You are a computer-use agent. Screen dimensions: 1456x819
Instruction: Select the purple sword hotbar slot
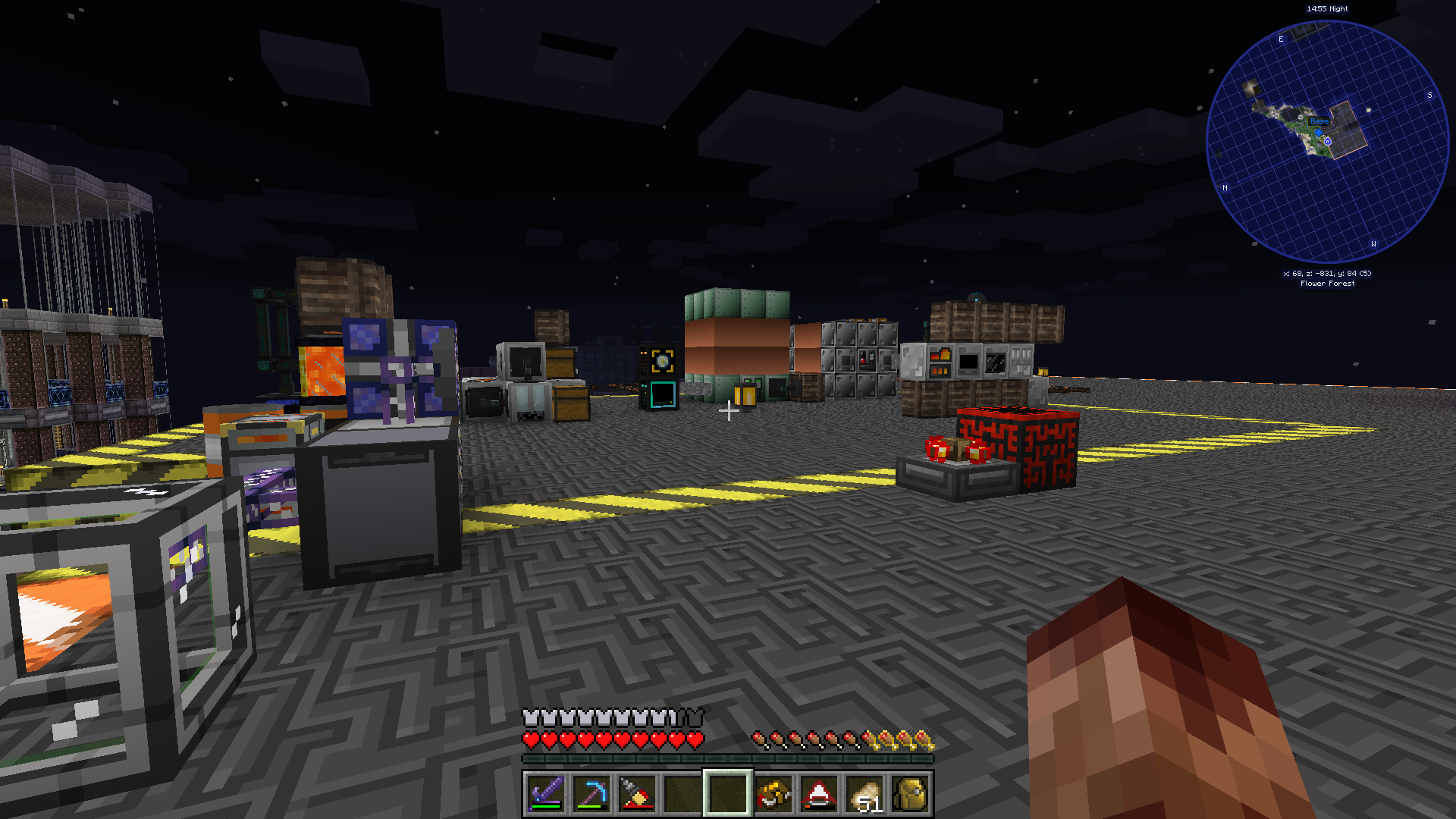545,794
